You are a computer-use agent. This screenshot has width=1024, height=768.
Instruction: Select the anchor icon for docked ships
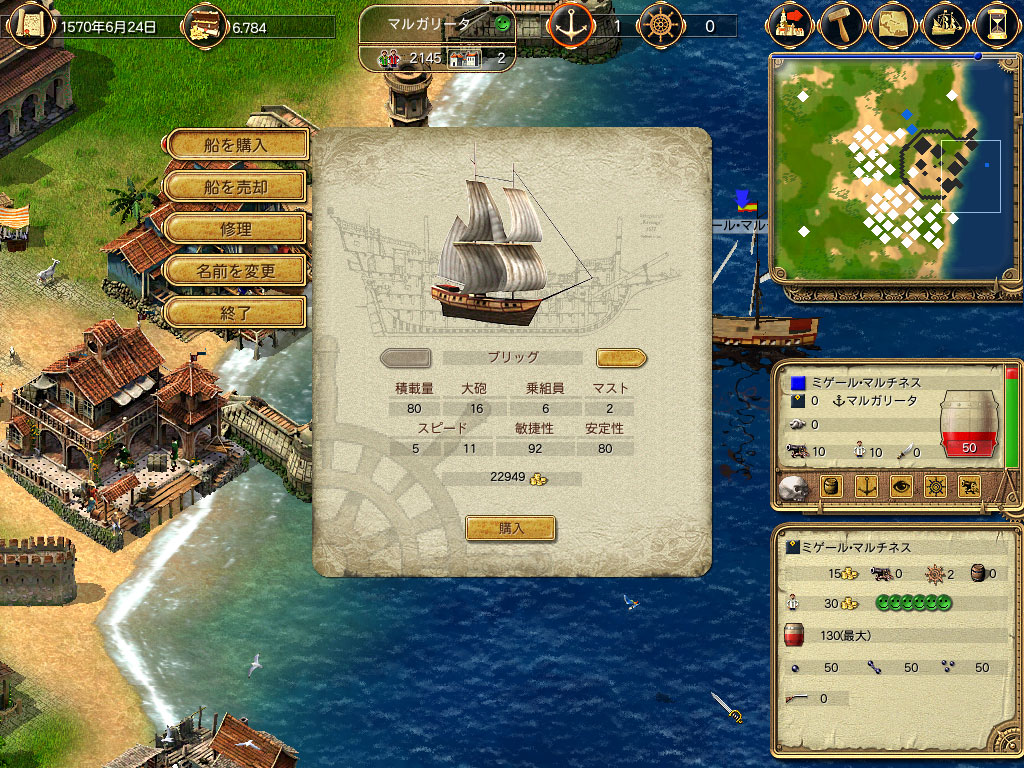571,24
